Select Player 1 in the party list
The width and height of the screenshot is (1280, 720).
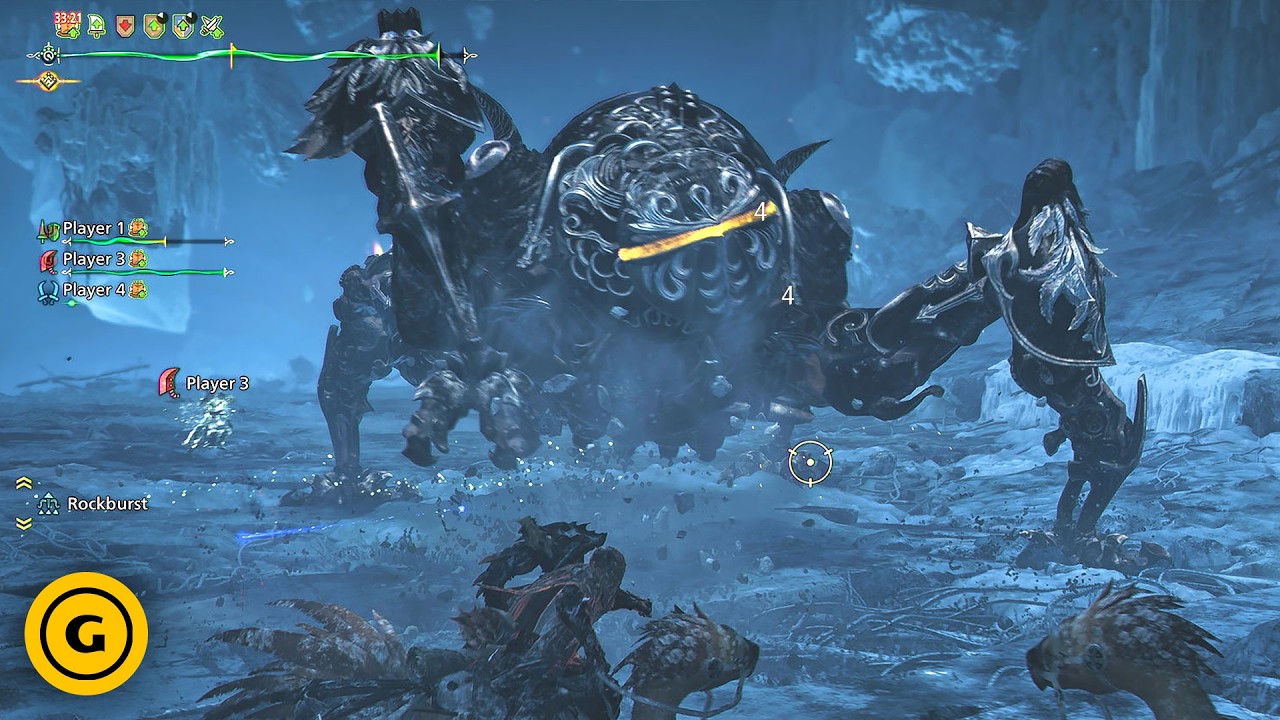pos(93,229)
